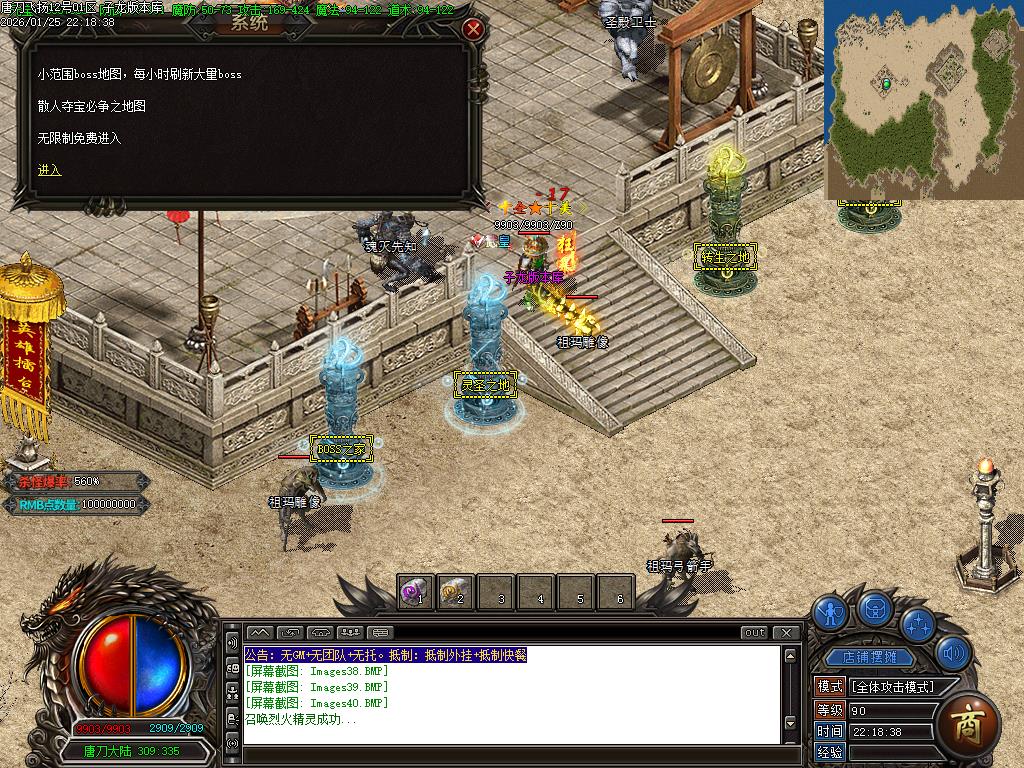Choose the 进入 link to enter the boss map
1024x768 pixels.
tap(50, 170)
